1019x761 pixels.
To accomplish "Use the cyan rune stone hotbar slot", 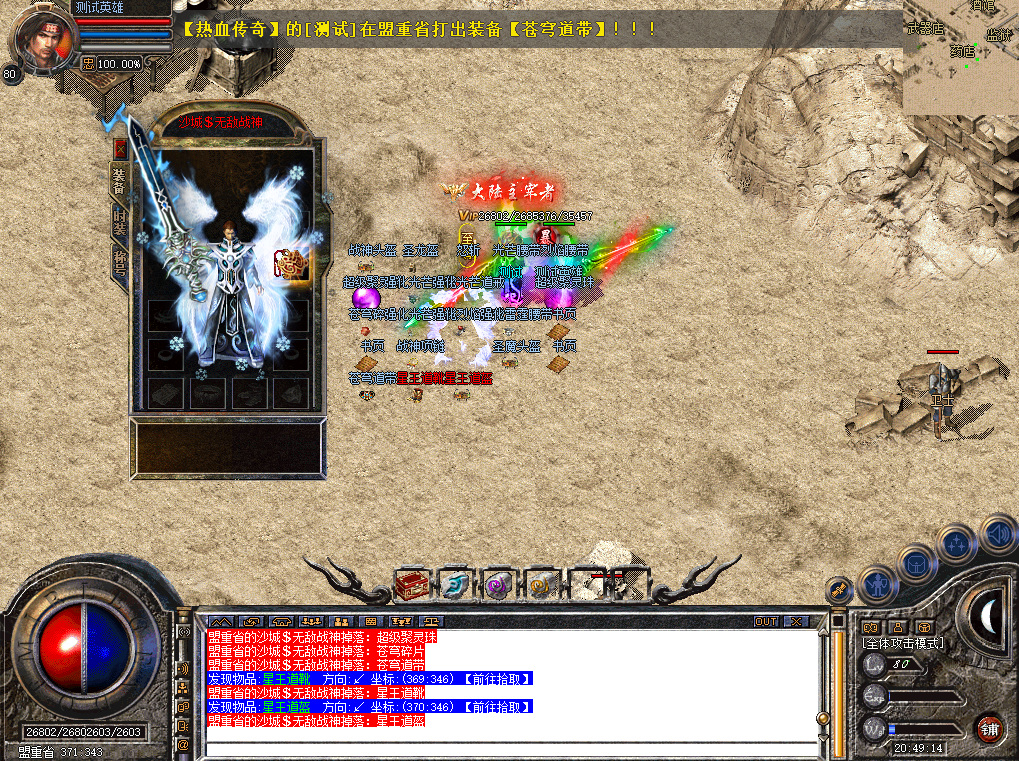I will coord(455,585).
